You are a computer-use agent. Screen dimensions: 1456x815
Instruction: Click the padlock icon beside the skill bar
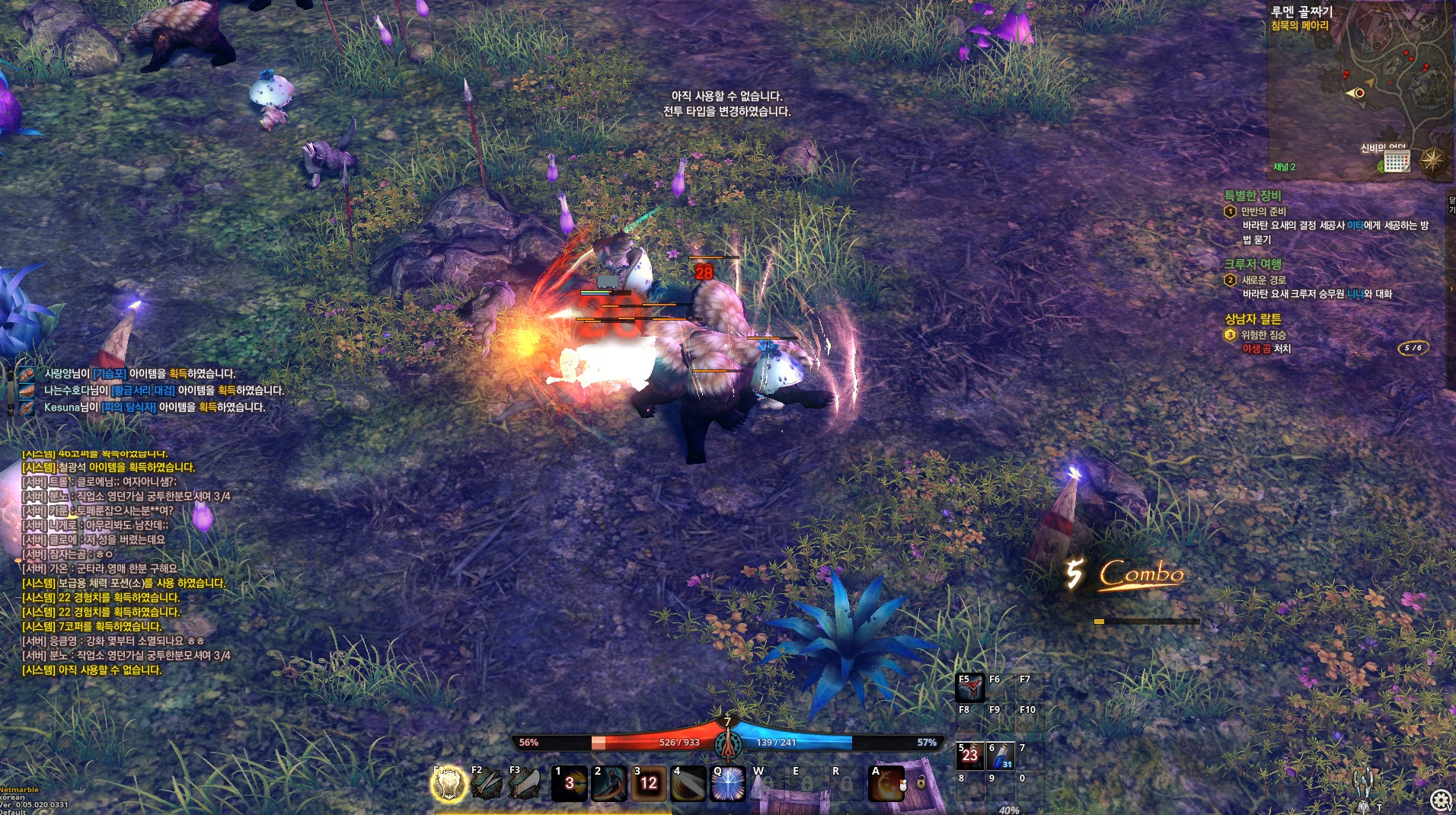click(x=921, y=782)
